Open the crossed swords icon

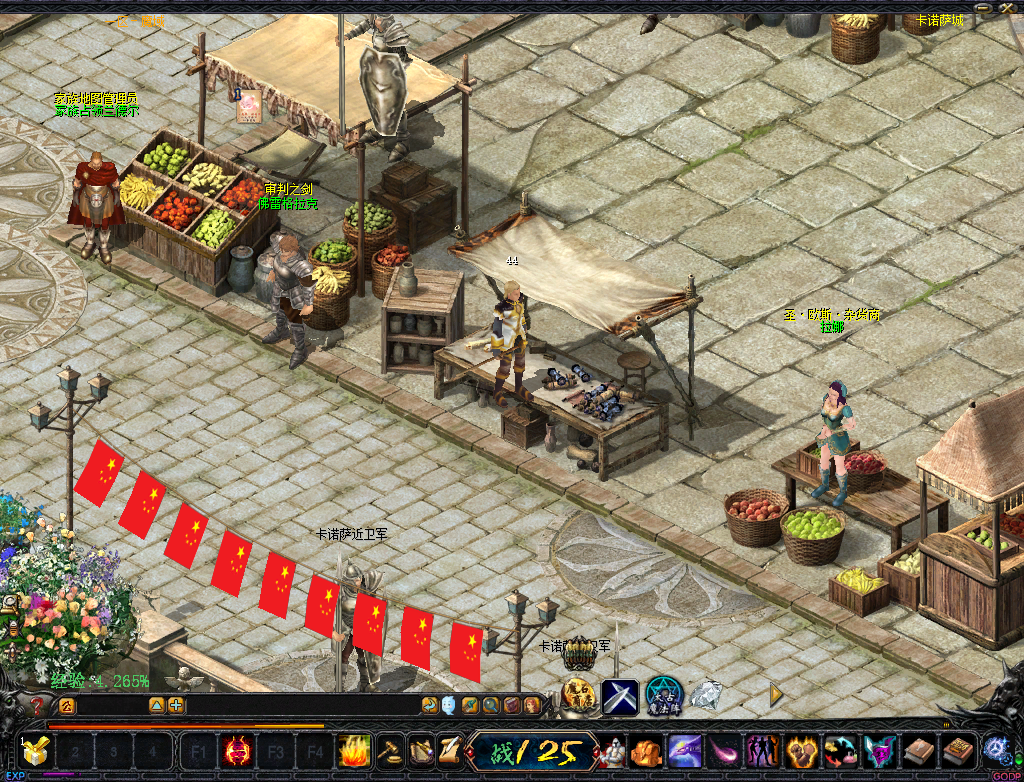pos(620,695)
